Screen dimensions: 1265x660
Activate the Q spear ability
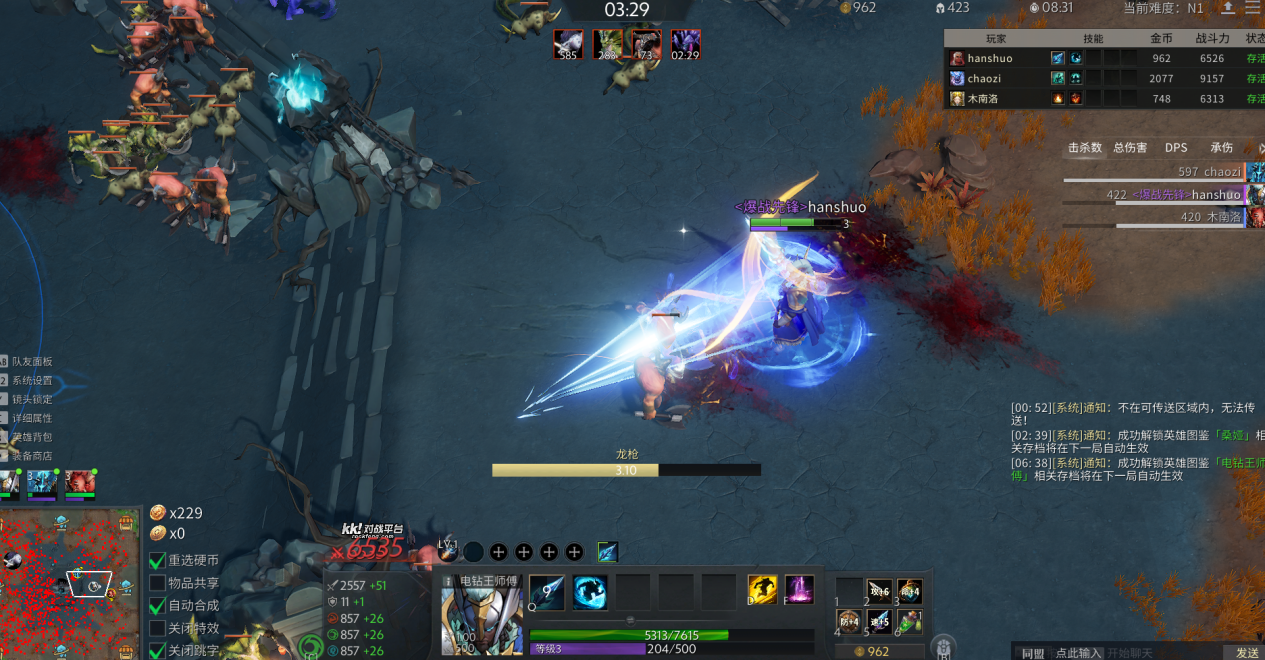click(547, 592)
